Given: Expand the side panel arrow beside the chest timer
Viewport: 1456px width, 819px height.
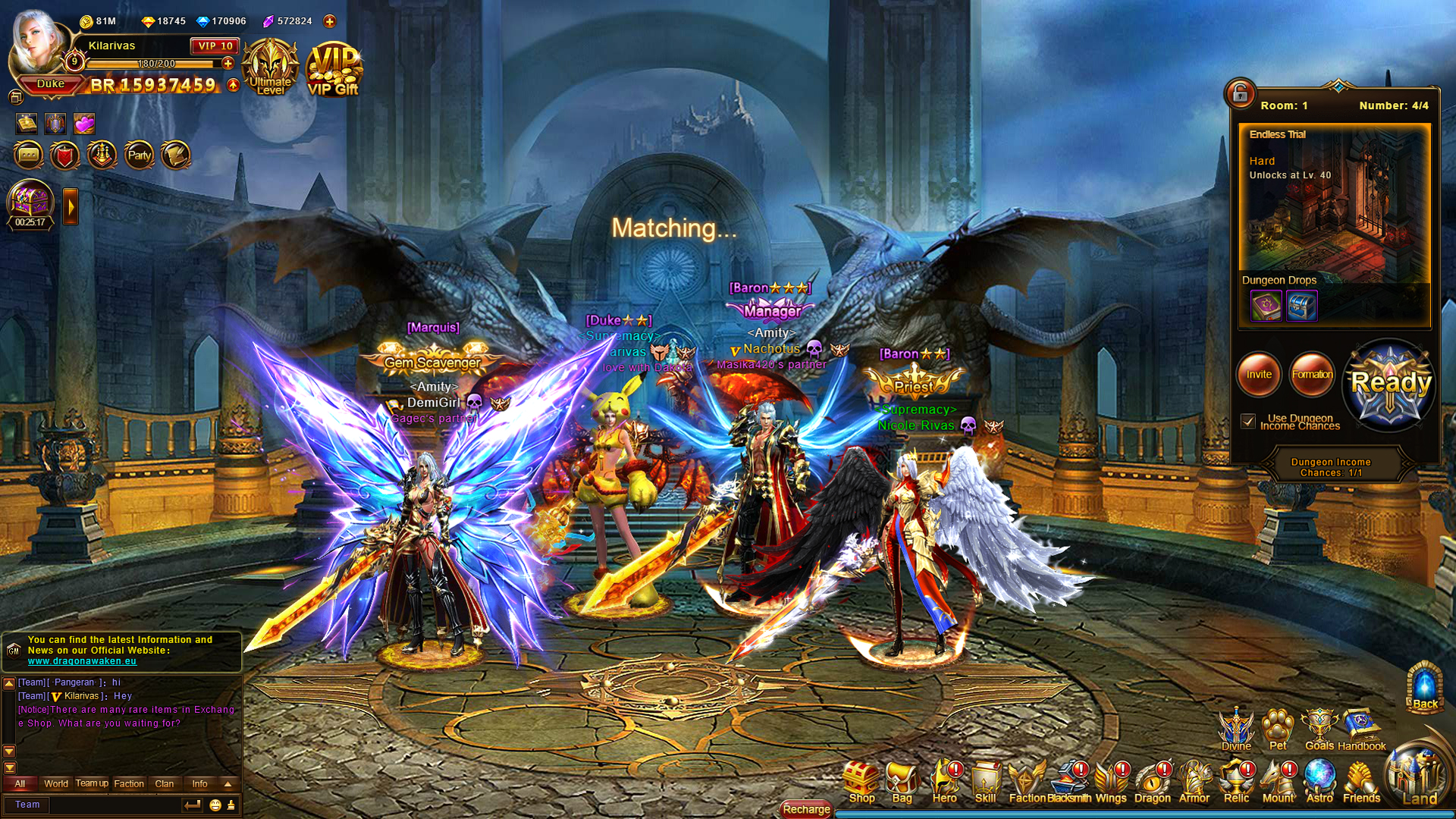Looking at the screenshot, I should pos(70,205).
